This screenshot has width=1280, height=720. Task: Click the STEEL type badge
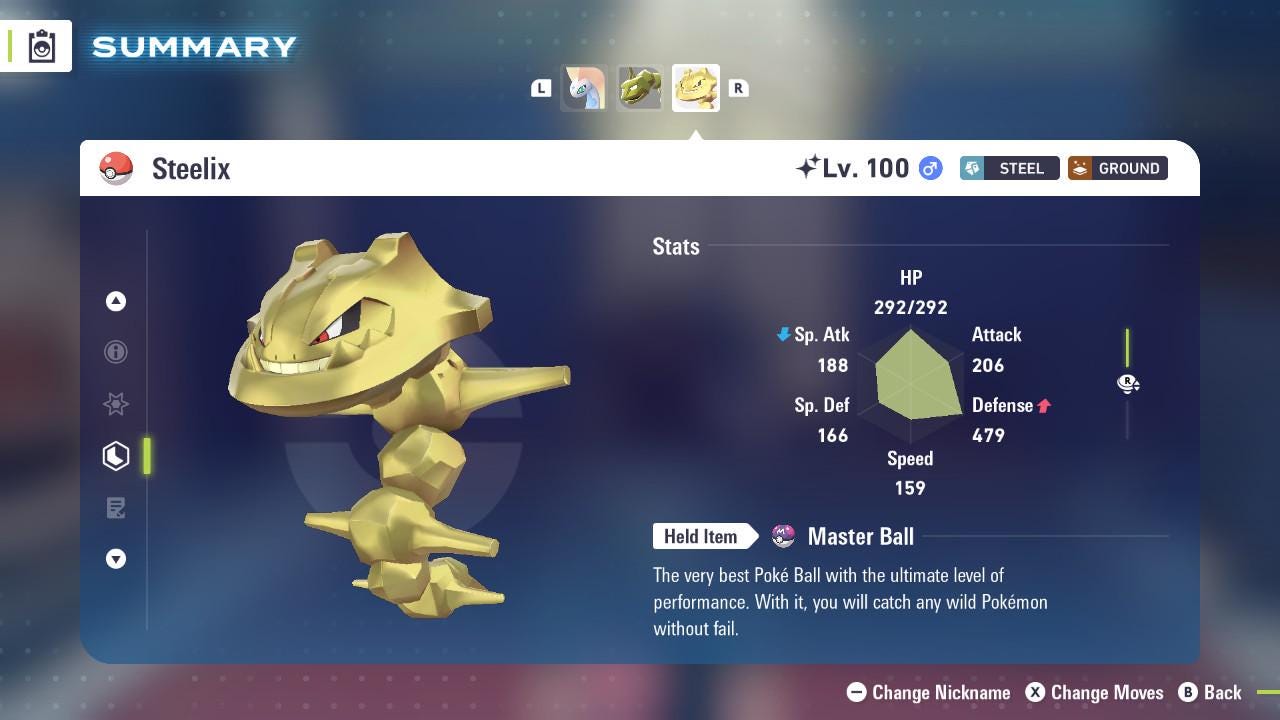coord(1009,168)
